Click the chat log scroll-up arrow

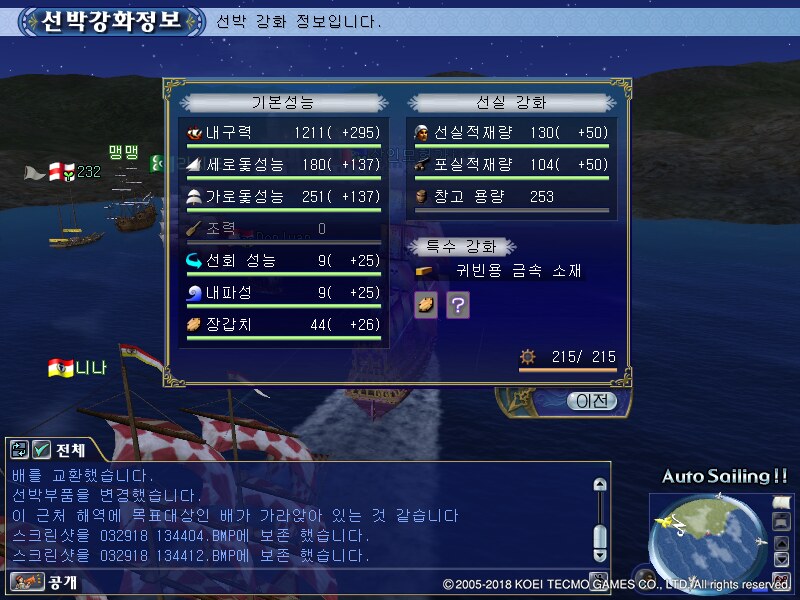click(x=600, y=485)
